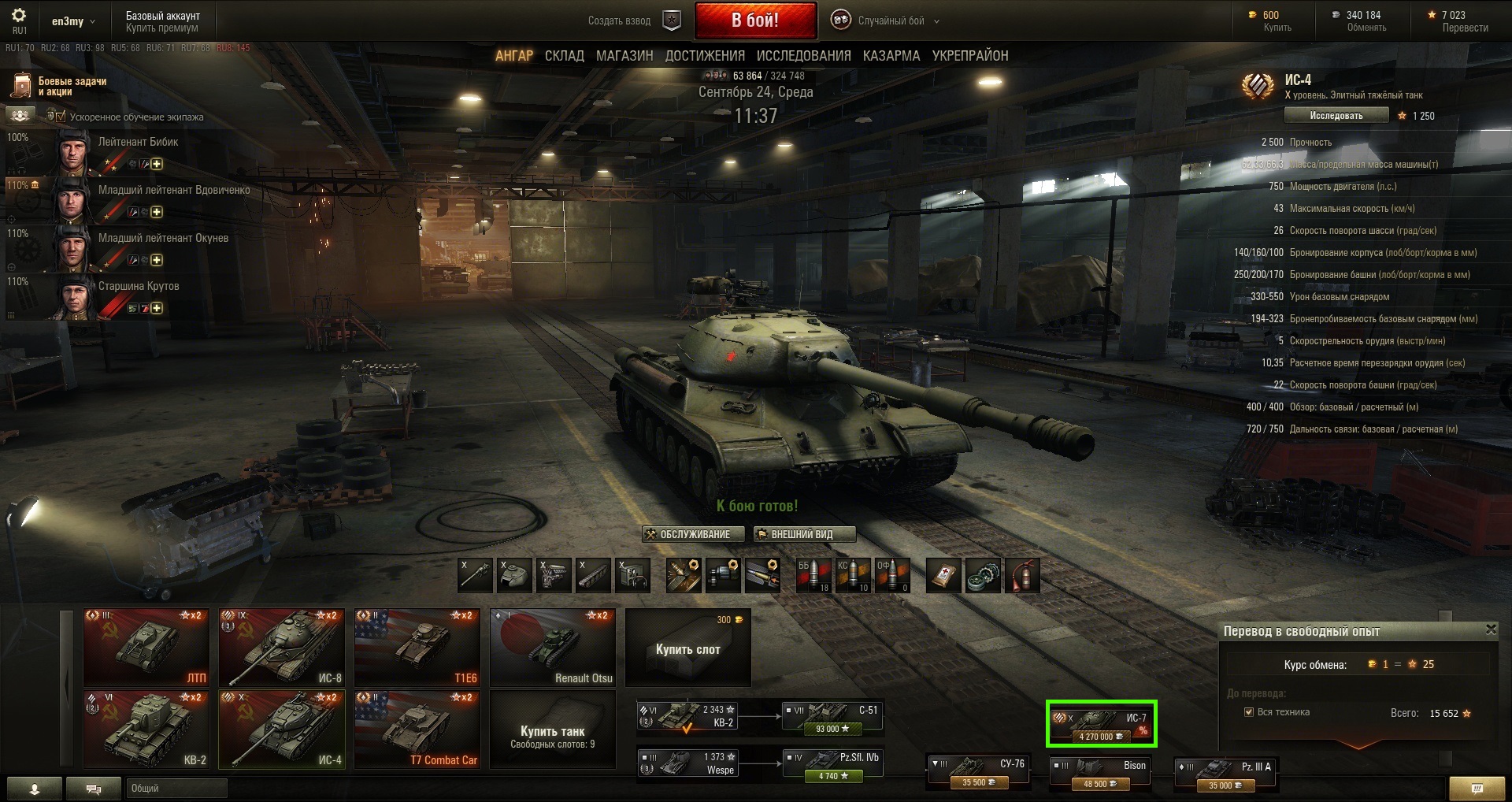Open the КАЗАРМА tab

pos(891,56)
